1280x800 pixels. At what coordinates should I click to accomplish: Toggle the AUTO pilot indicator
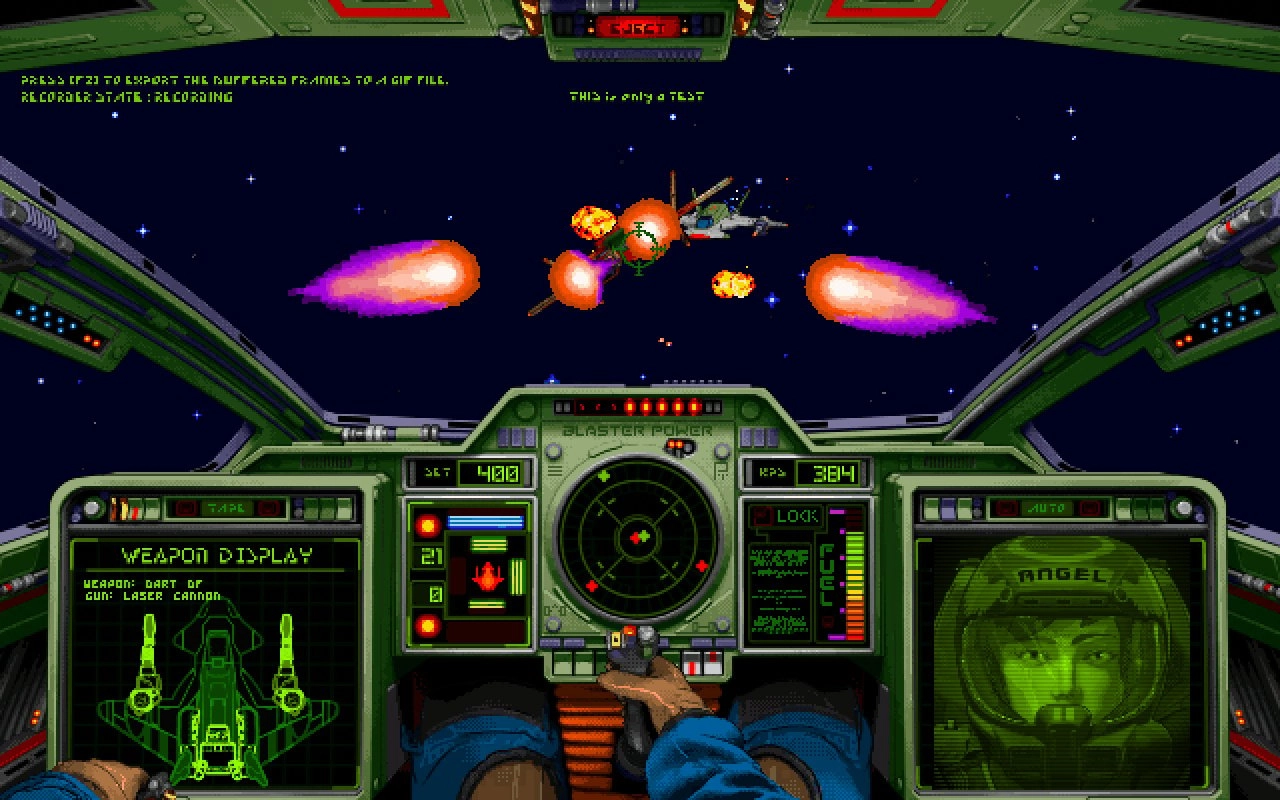(x=1049, y=508)
